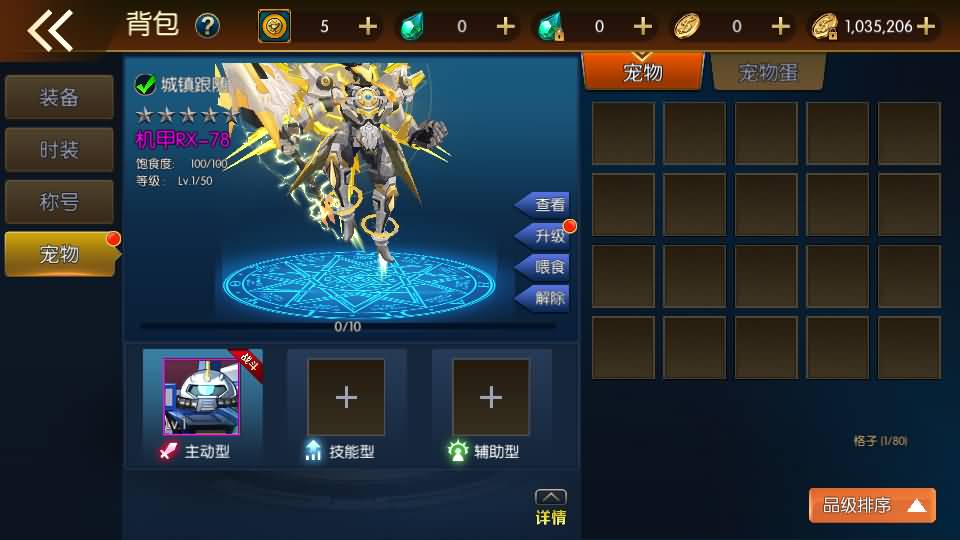Open the 时装 costume tab
960x540 pixels.
pyautogui.click(x=59, y=150)
